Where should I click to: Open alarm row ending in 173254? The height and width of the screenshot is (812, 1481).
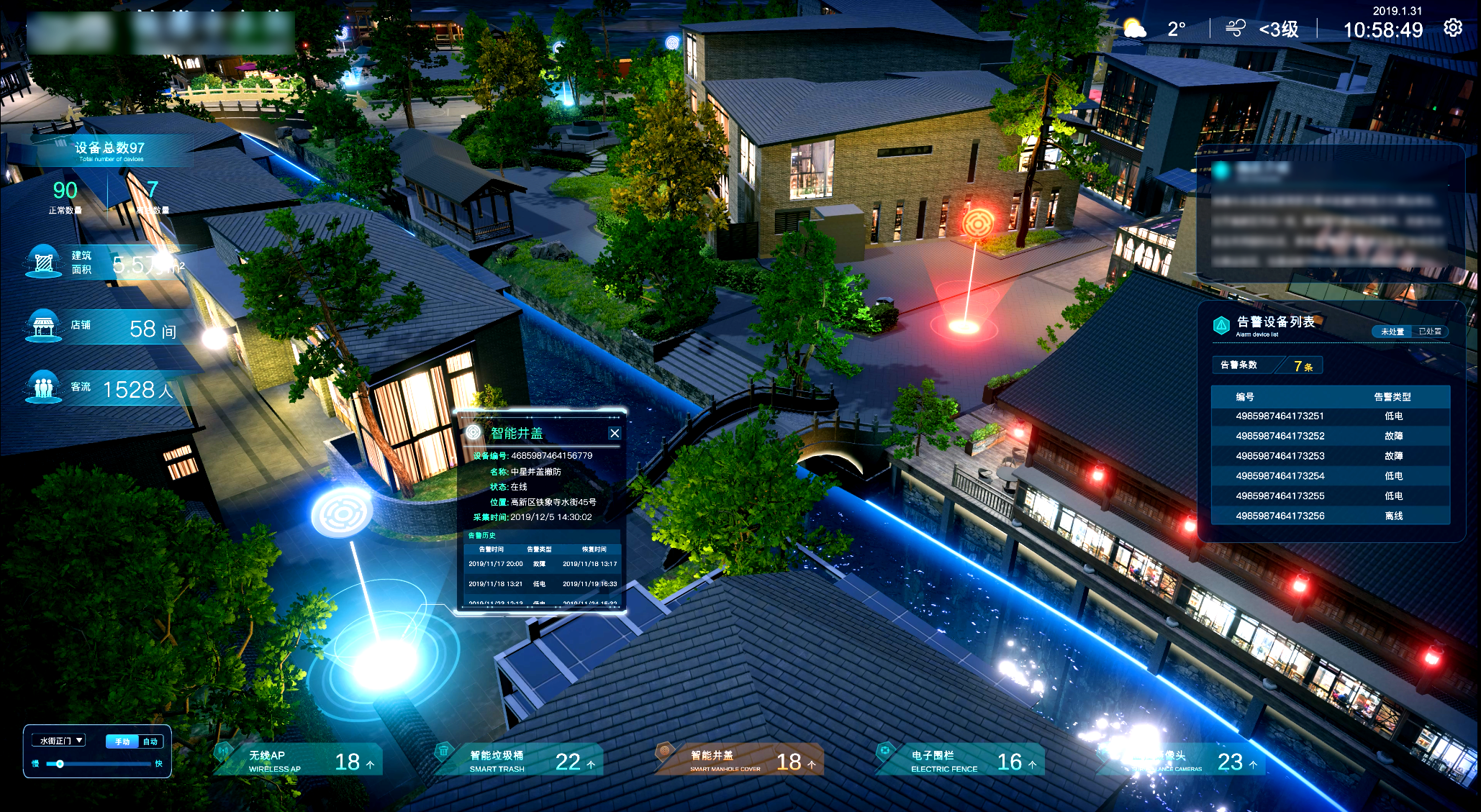pyautogui.click(x=1330, y=476)
